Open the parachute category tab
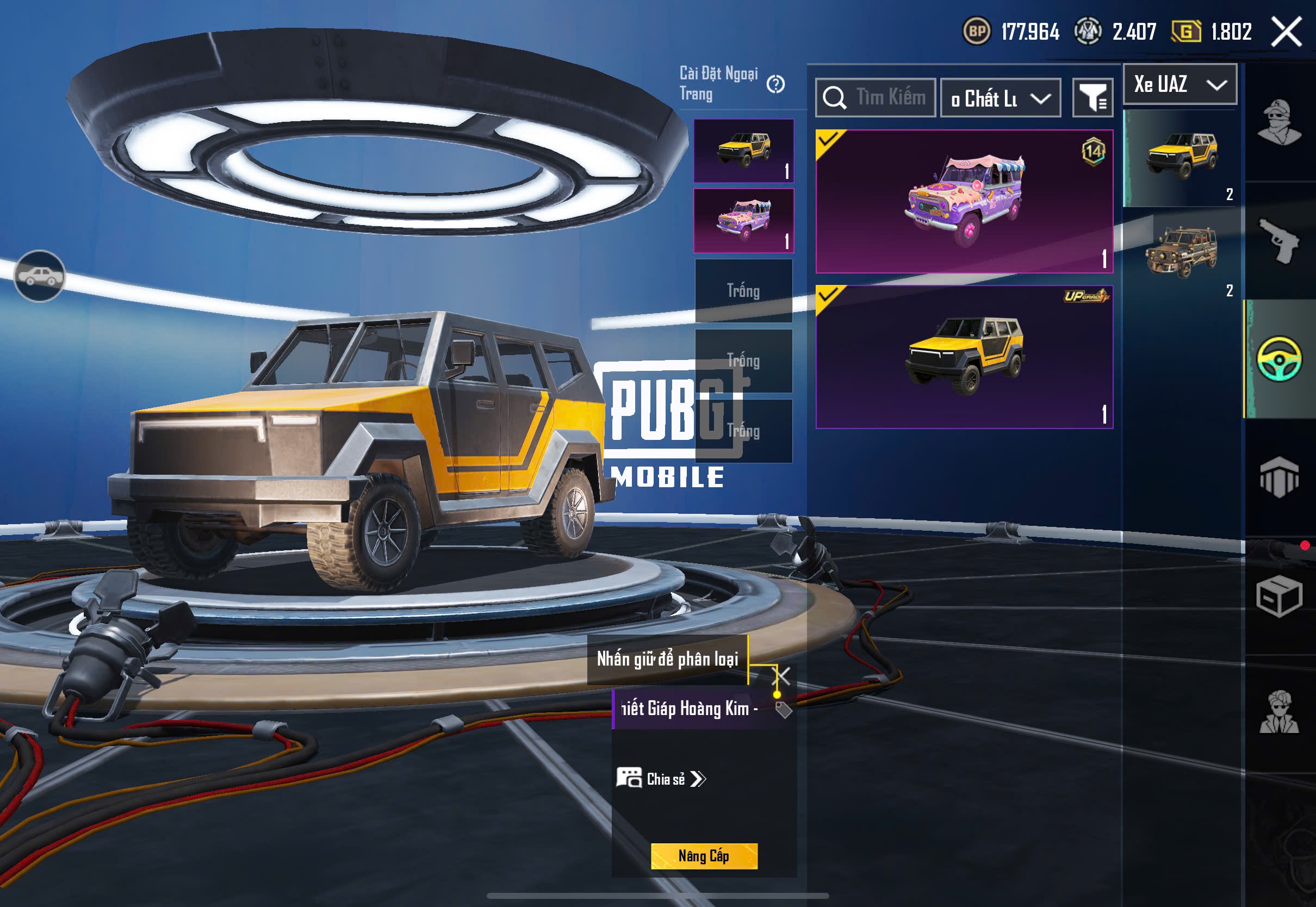 coord(1279,477)
